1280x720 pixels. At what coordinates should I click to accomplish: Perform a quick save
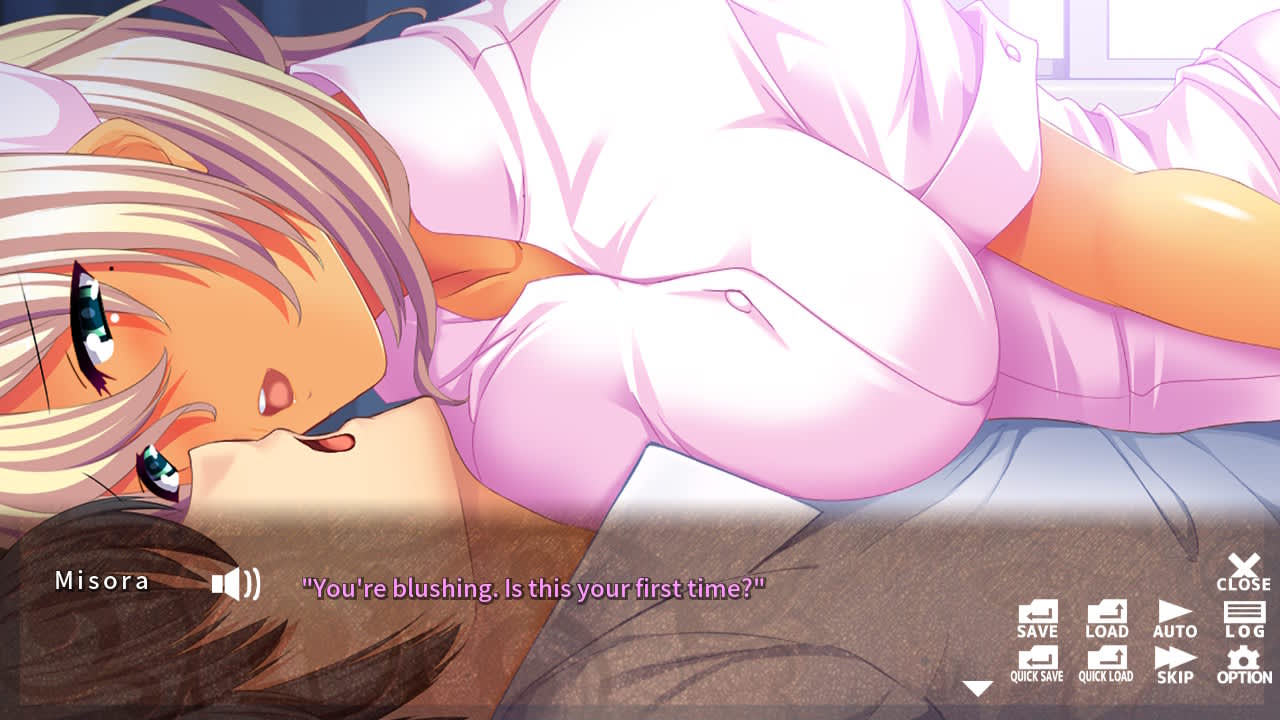[1040, 662]
